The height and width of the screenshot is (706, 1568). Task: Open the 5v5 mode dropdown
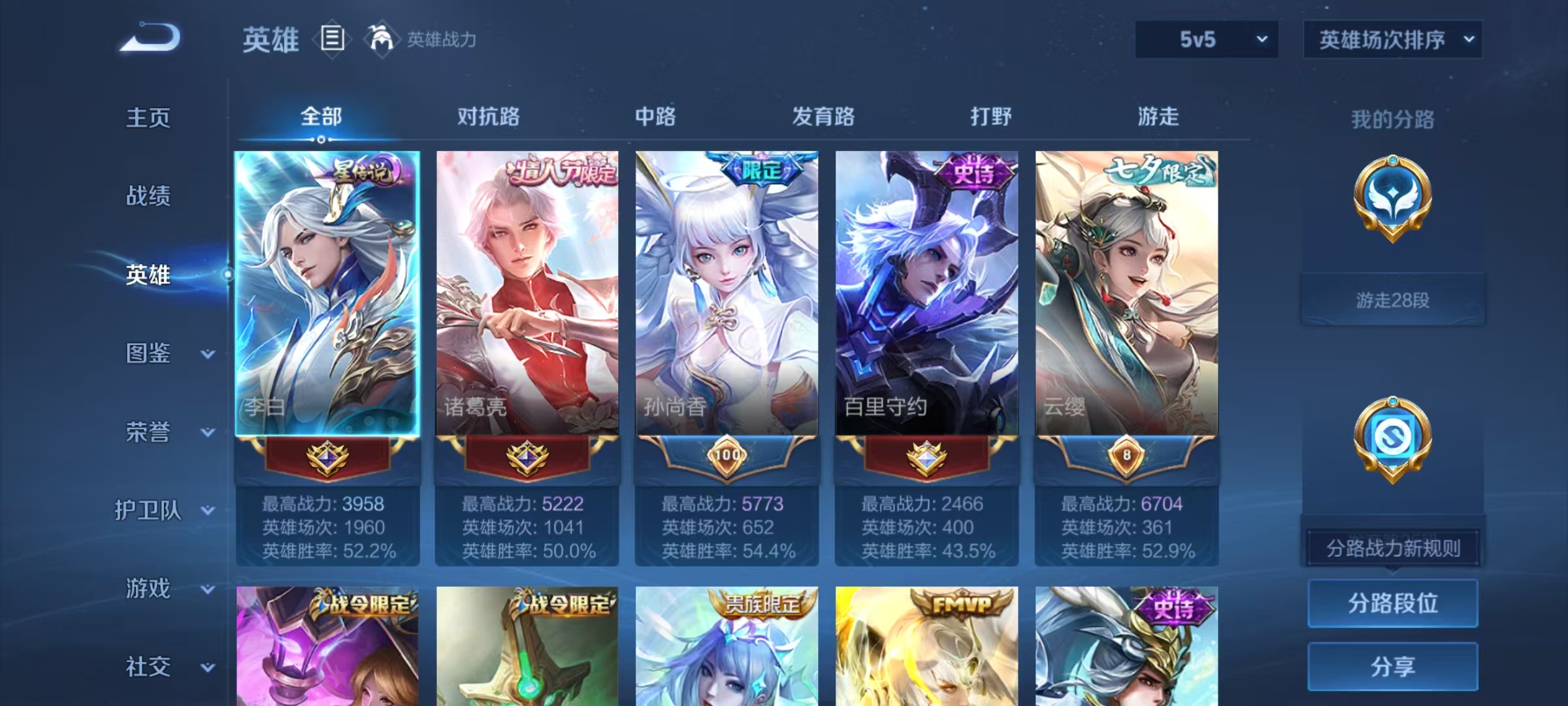(x=1205, y=39)
